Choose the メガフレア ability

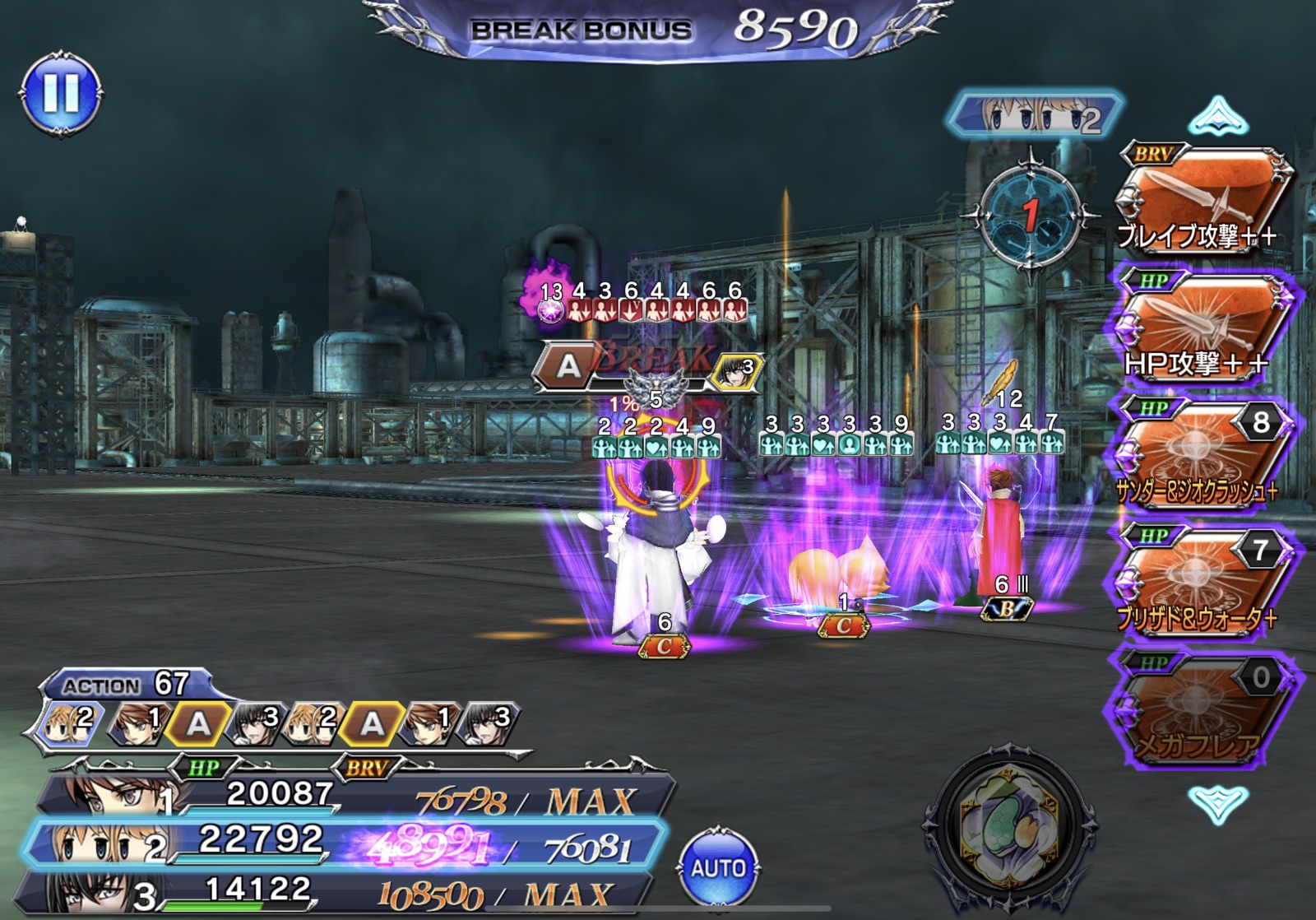click(1201, 708)
